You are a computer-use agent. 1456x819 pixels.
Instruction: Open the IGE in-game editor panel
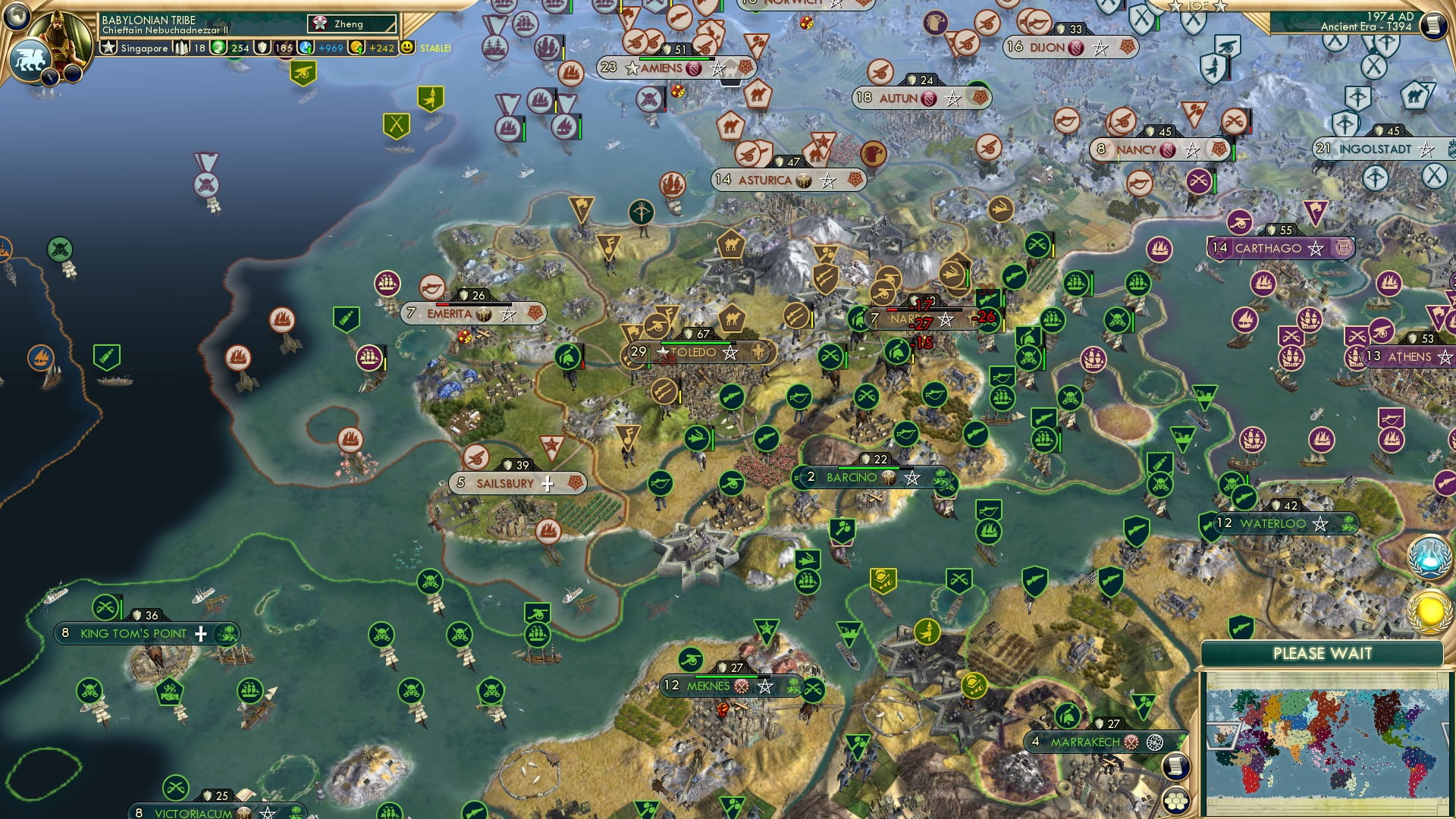(x=1199, y=6)
